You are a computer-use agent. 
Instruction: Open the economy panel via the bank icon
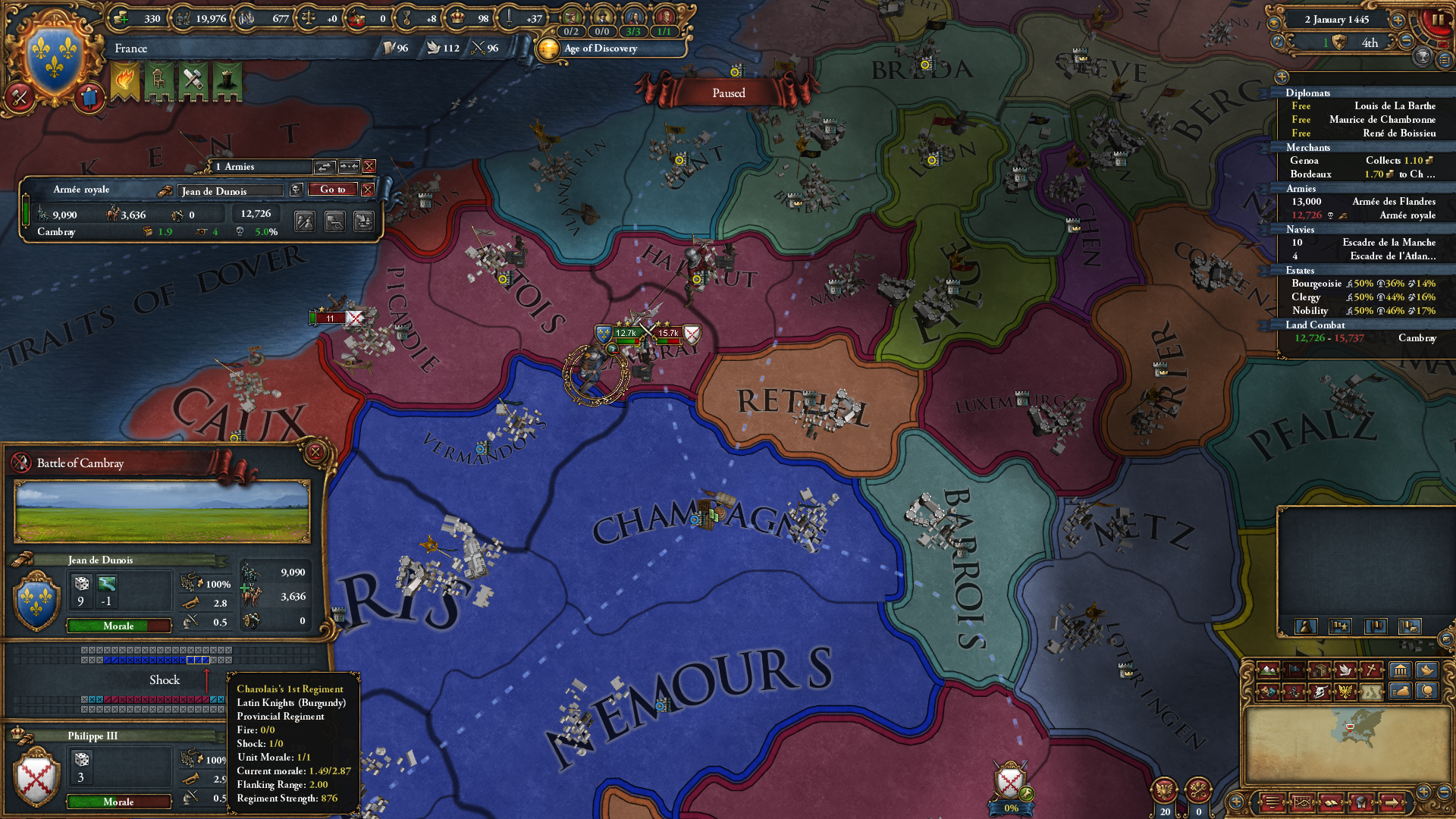(x=1401, y=670)
